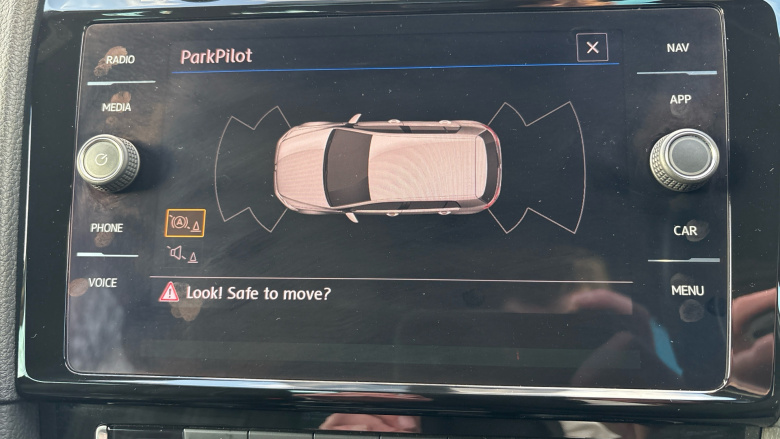Open NAV navigation
Screen dimensions: 780x439
click(678, 48)
